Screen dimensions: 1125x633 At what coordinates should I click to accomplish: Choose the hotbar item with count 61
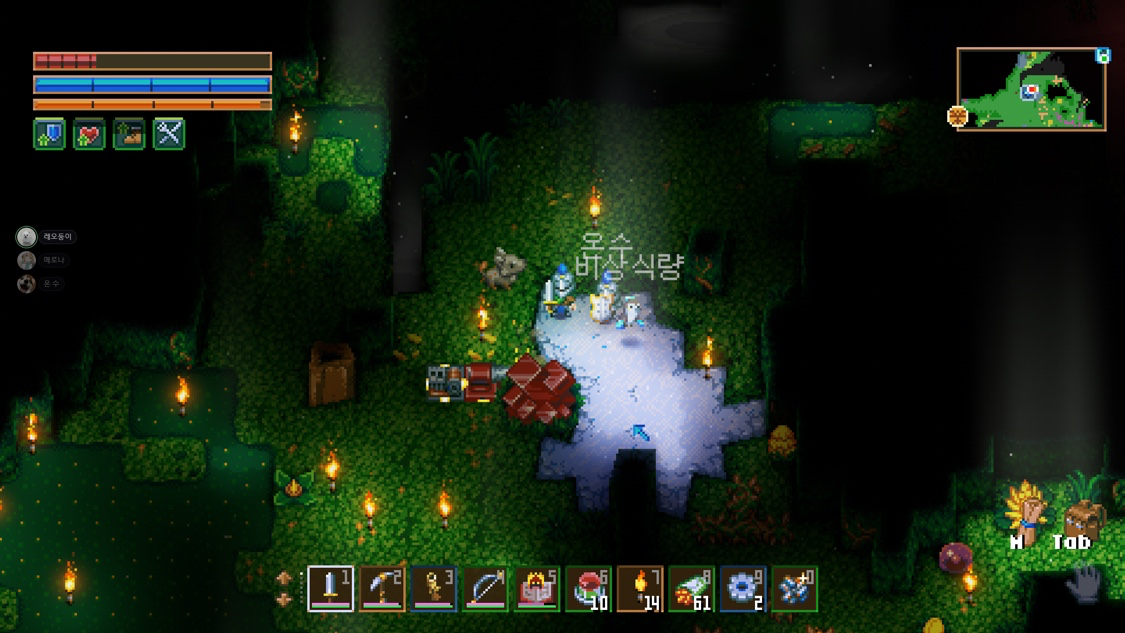coord(692,589)
